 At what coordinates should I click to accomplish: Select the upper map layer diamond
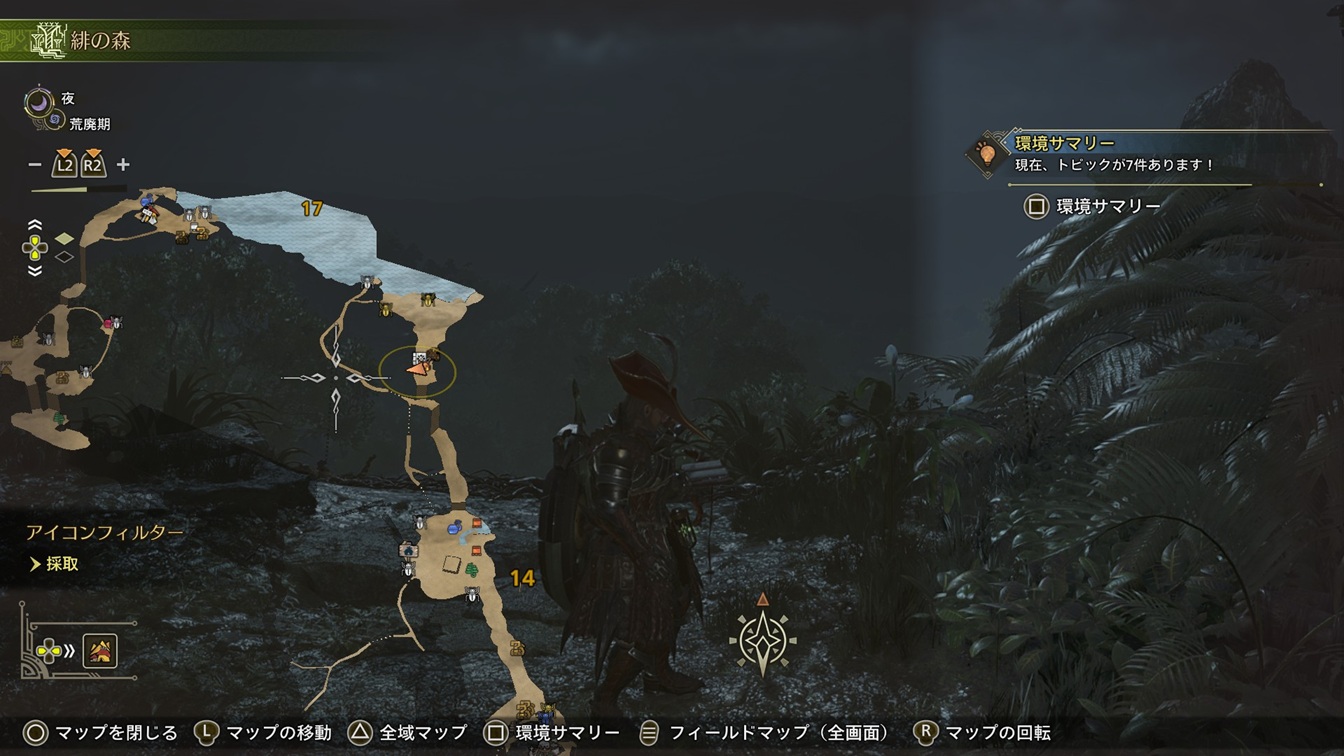tap(64, 238)
